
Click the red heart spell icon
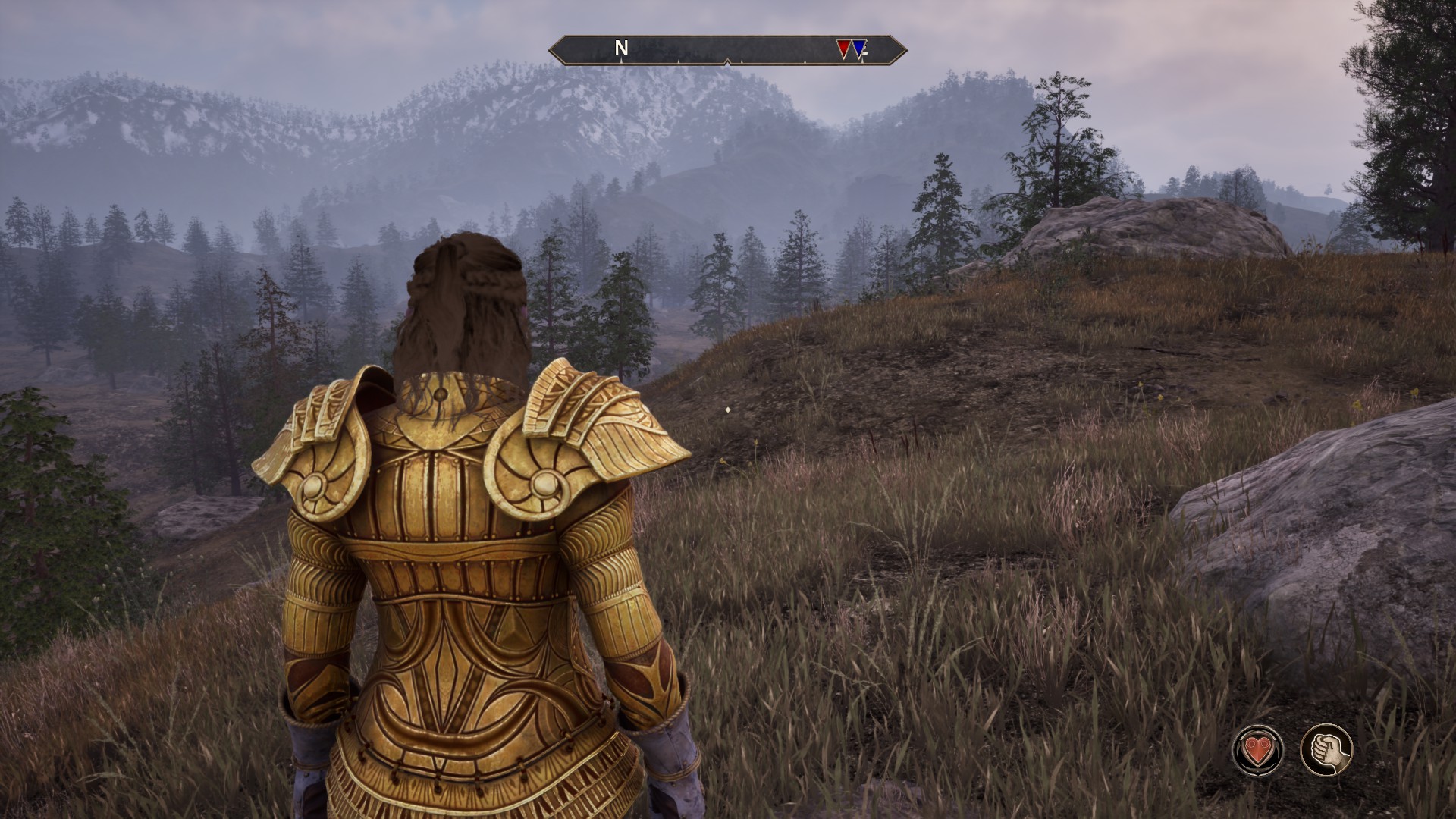[x=1259, y=750]
